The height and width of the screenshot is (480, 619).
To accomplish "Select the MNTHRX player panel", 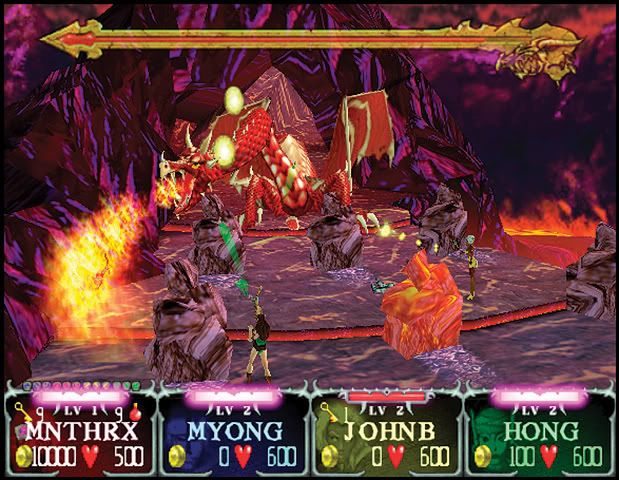I will 79,432.
